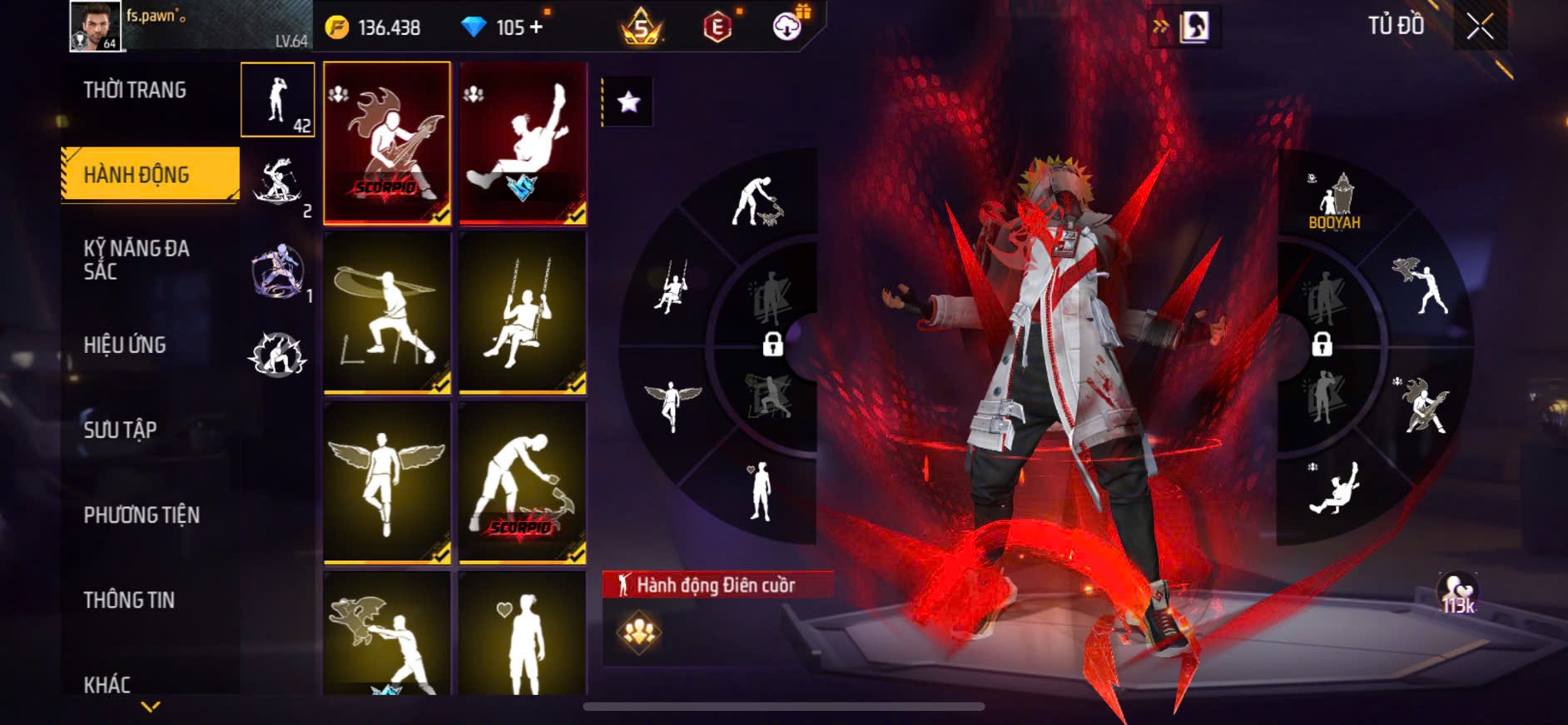Open the cloud download gift icon
The height and width of the screenshot is (725, 1568).
click(786, 27)
